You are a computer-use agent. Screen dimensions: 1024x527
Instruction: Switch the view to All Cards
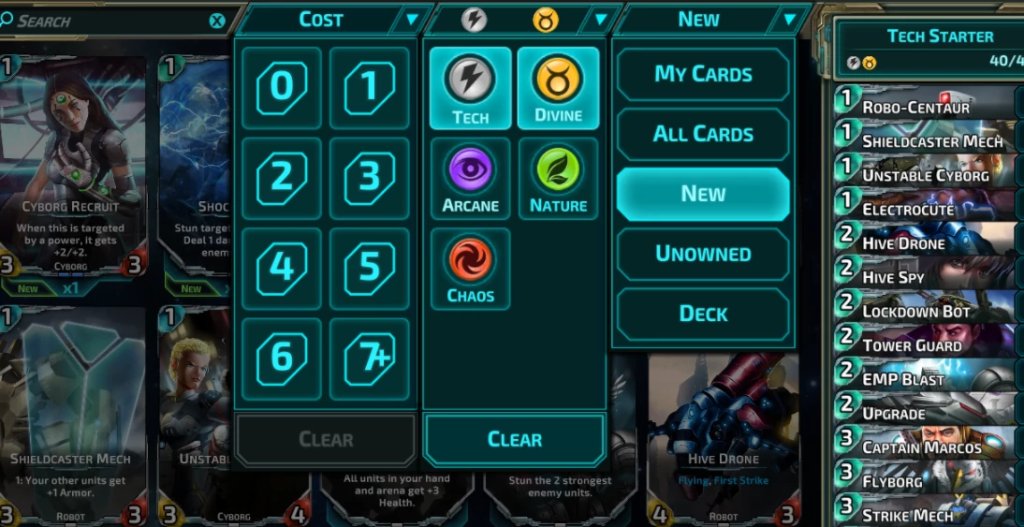(703, 134)
